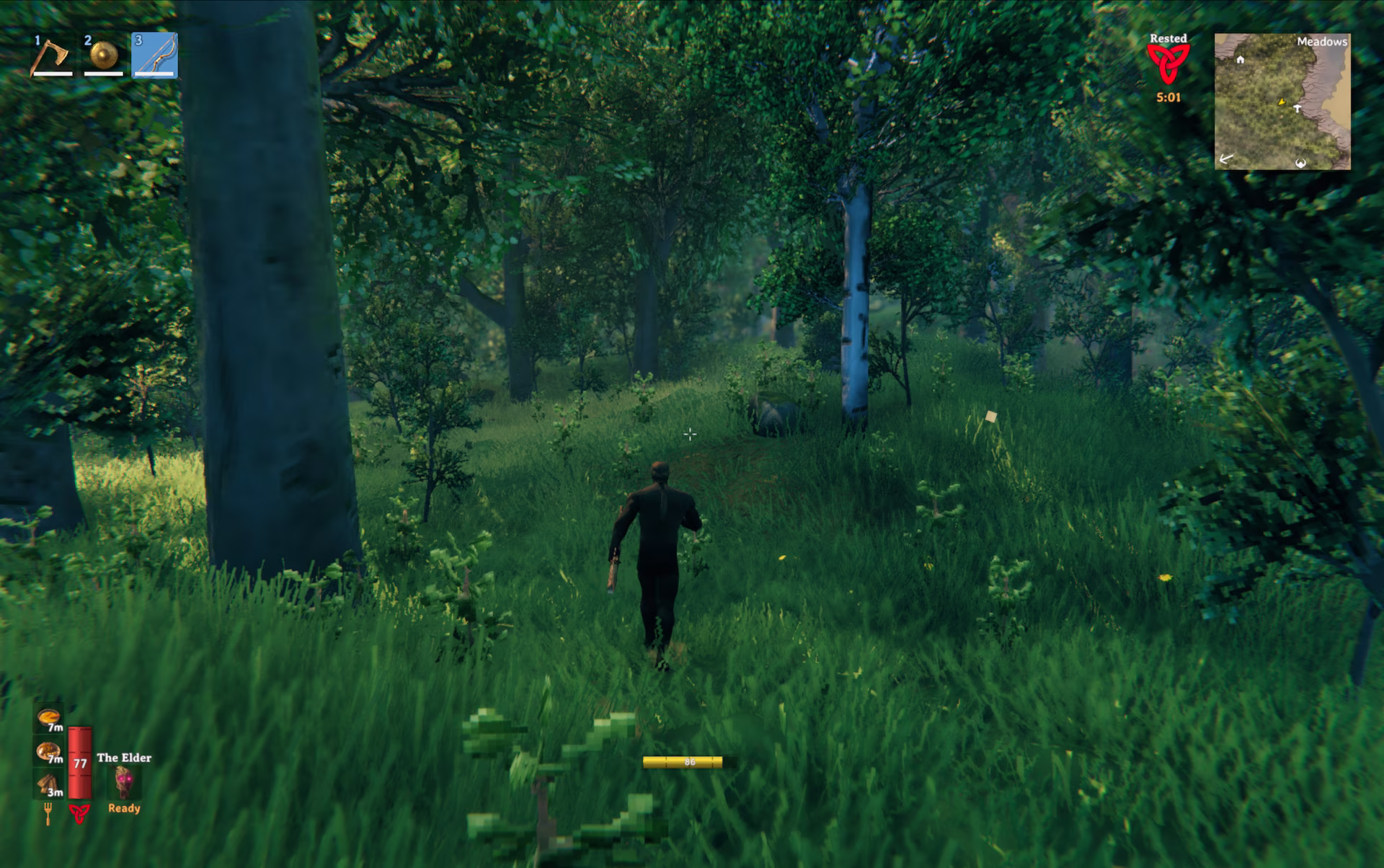Click the fork hunger icon below food slots
Screen dimensions: 1384x868
(47, 811)
